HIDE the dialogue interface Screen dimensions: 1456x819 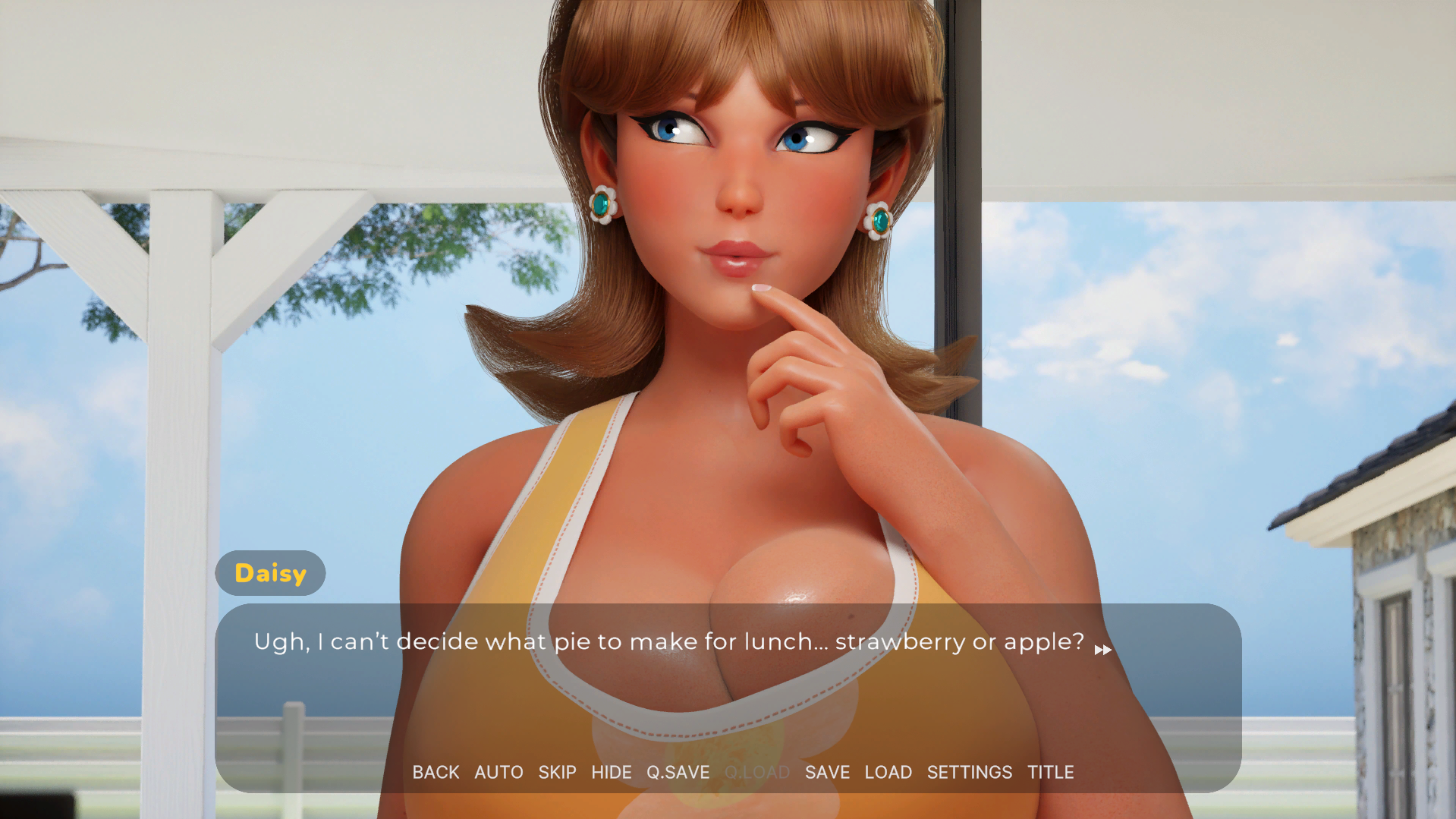(x=612, y=772)
